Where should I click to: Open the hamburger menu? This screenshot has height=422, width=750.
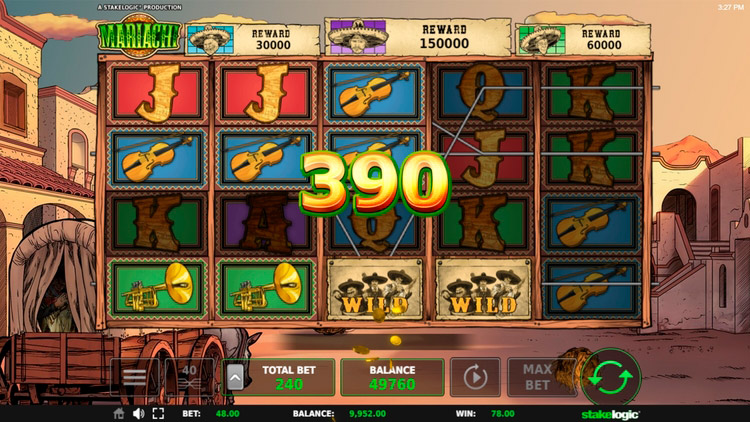[x=134, y=377]
